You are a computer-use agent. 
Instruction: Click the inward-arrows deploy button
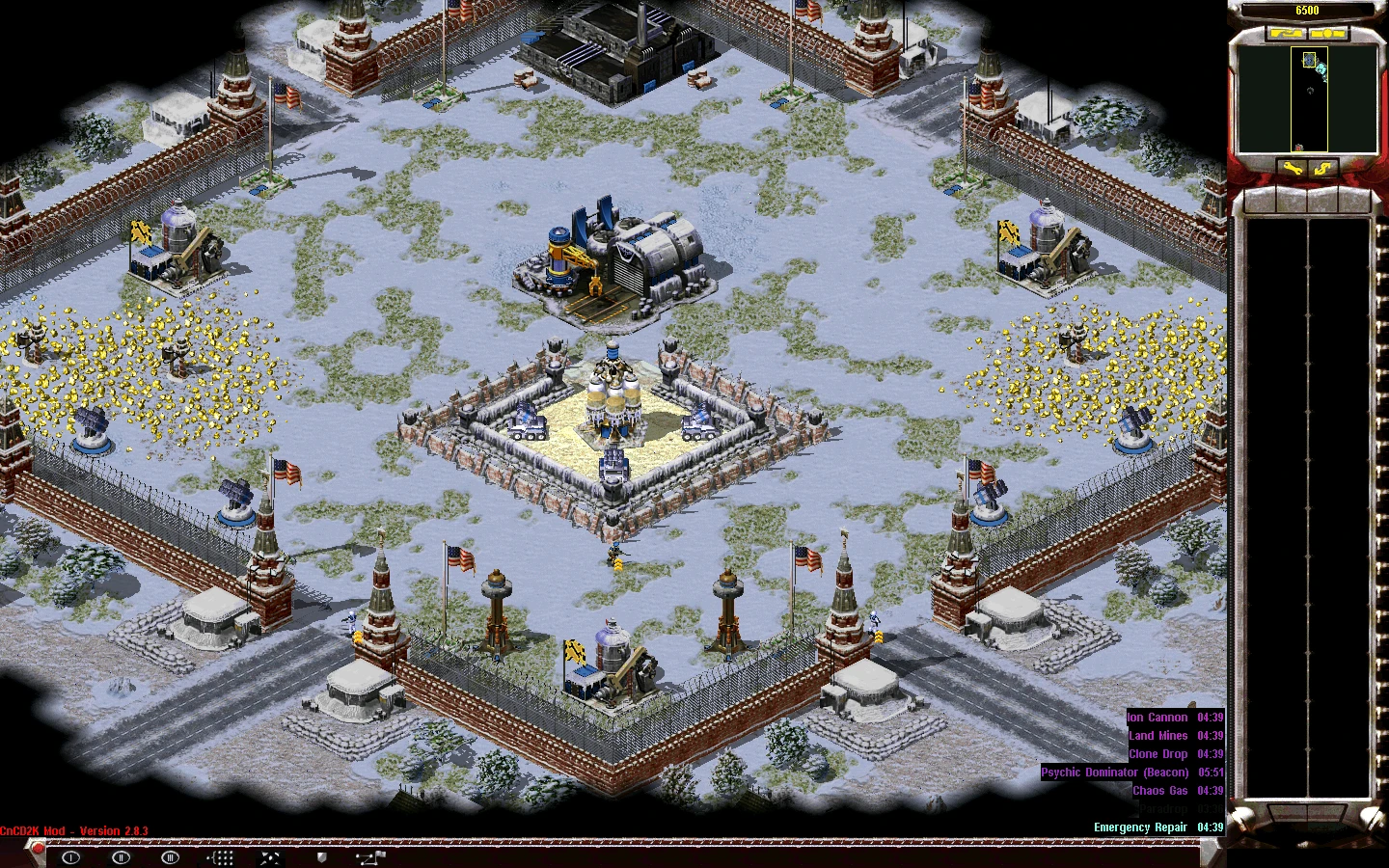271,856
